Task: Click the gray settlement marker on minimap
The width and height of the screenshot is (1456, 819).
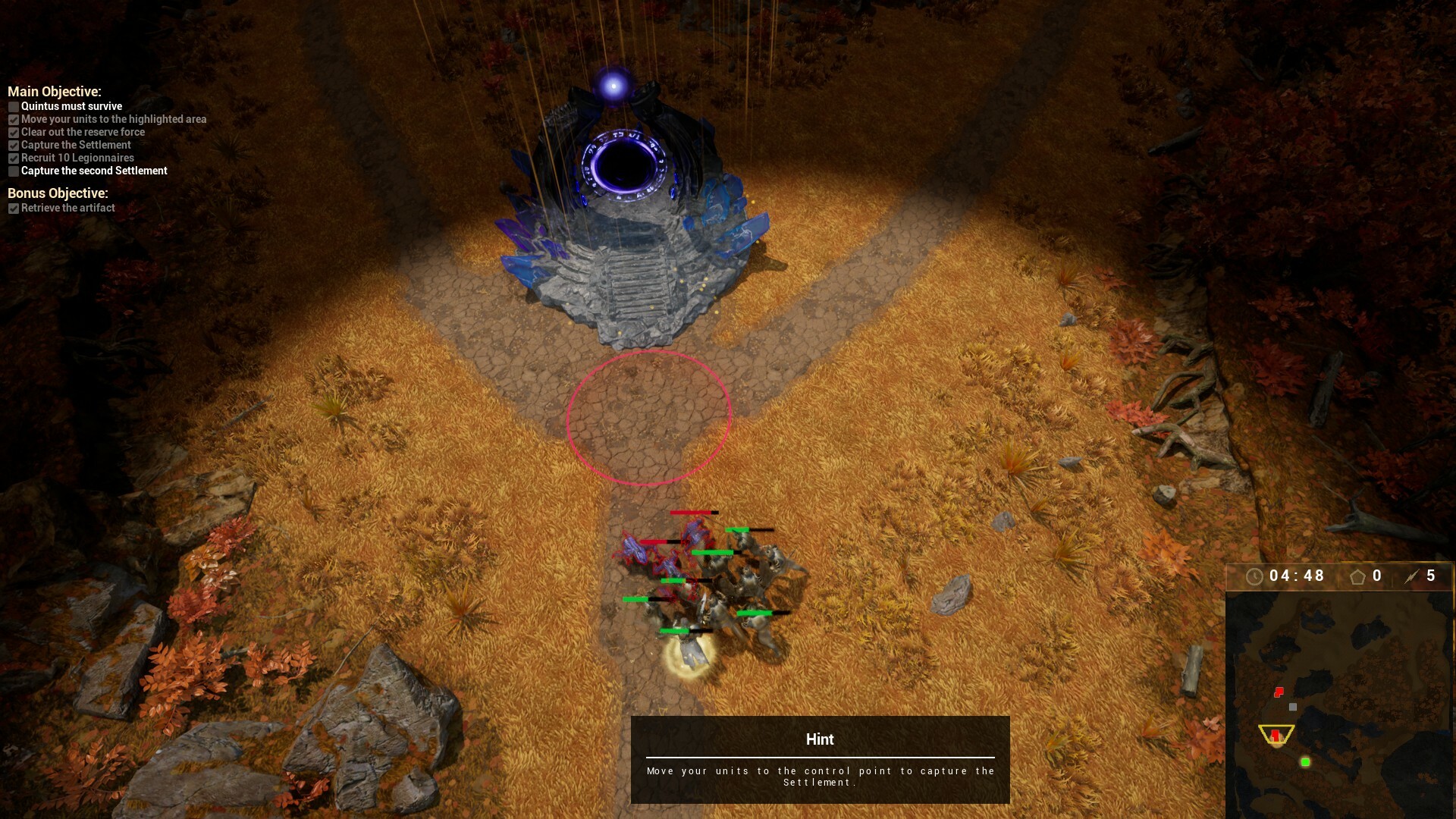Action: (x=1291, y=707)
